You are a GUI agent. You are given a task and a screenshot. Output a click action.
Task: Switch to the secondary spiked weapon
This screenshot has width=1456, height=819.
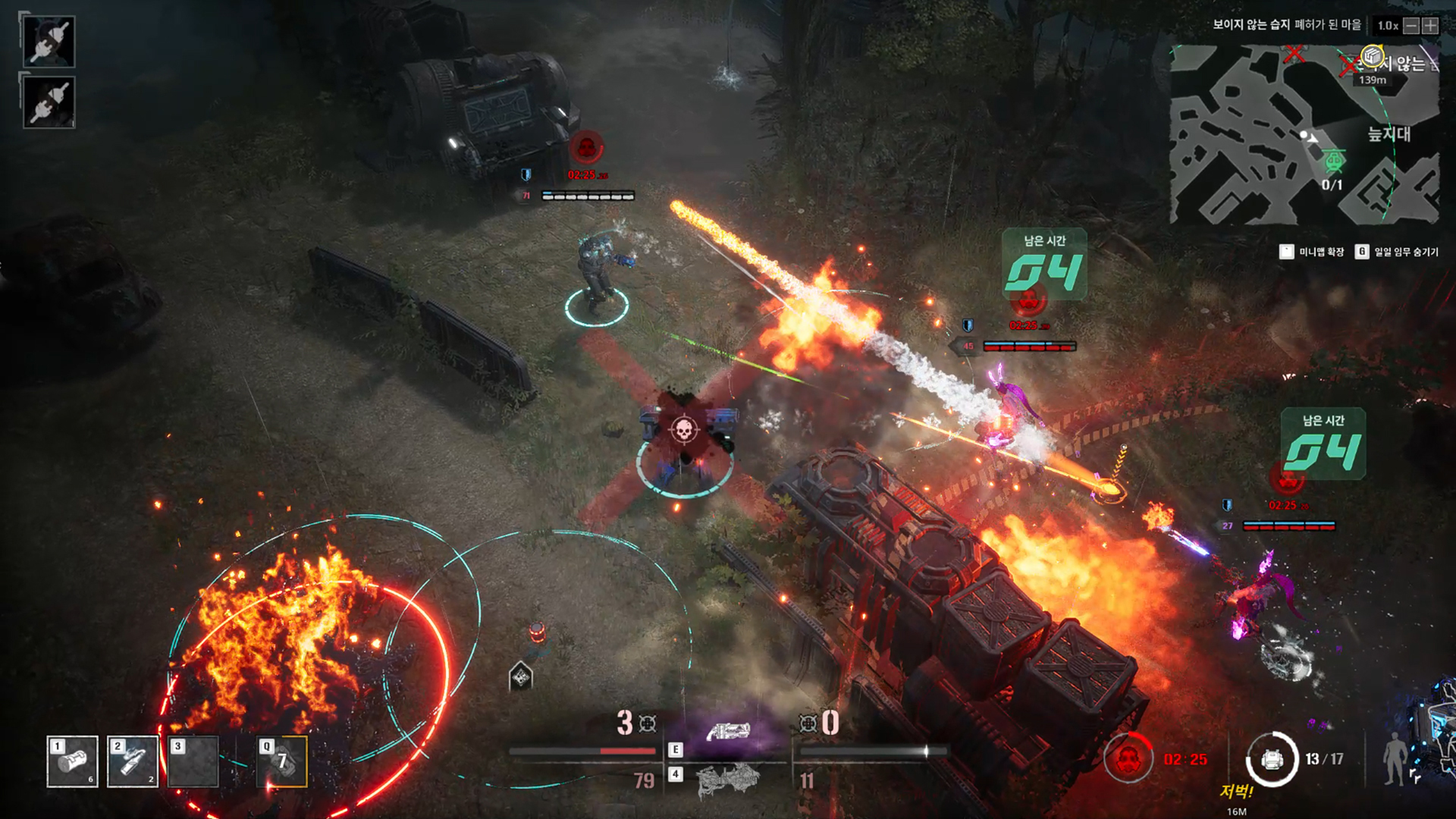[728, 780]
